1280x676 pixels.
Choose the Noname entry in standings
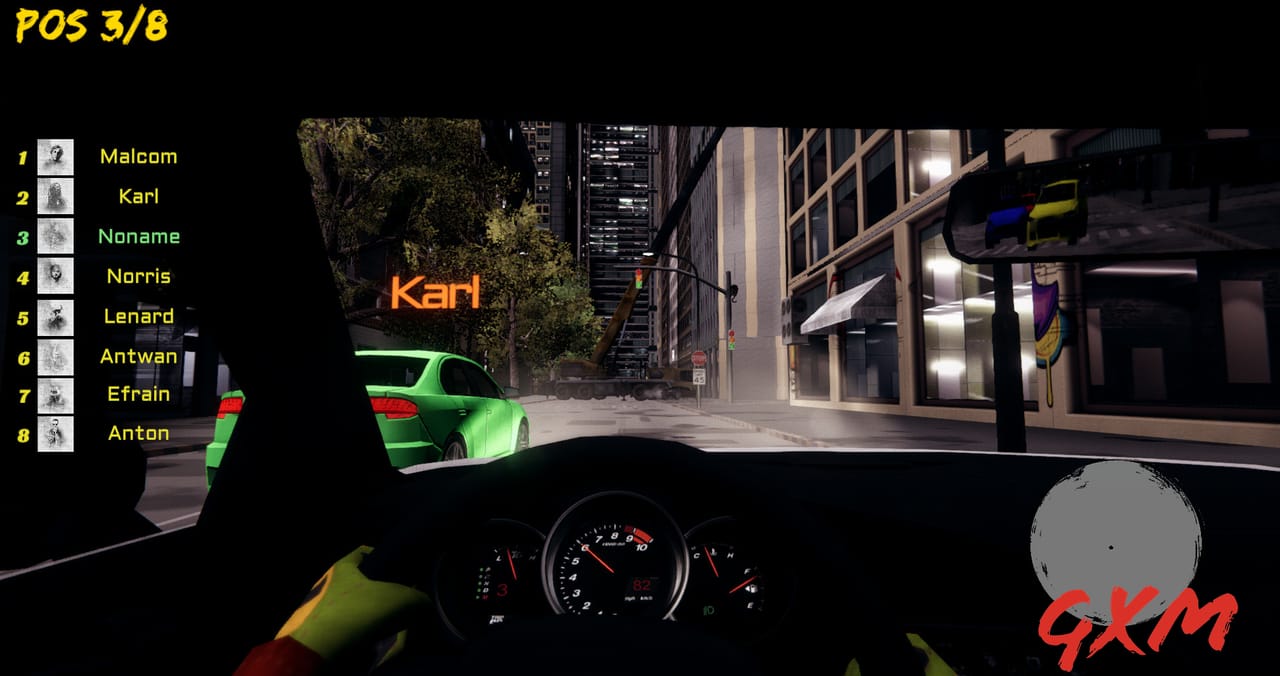pos(139,237)
